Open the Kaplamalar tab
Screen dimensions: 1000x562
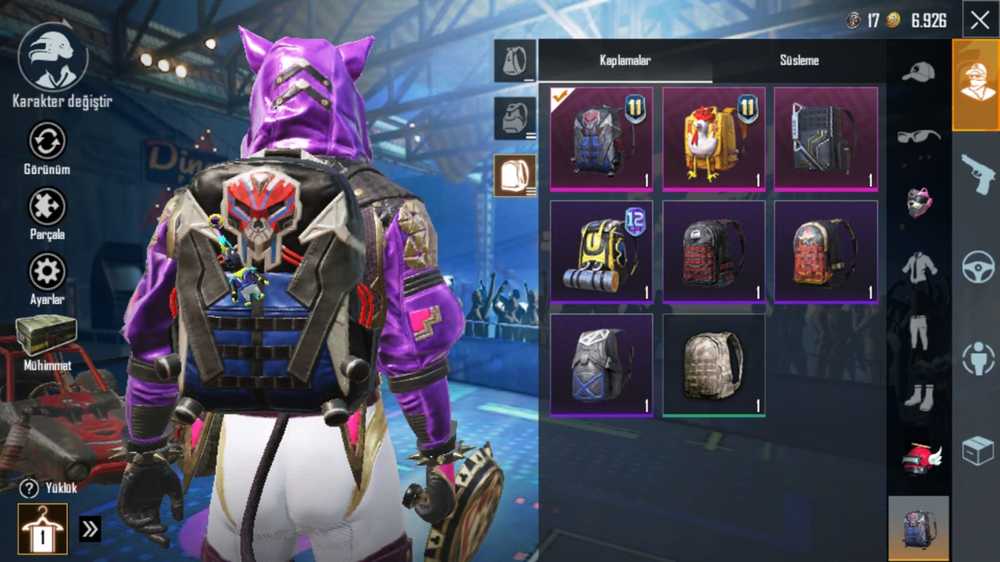point(625,61)
